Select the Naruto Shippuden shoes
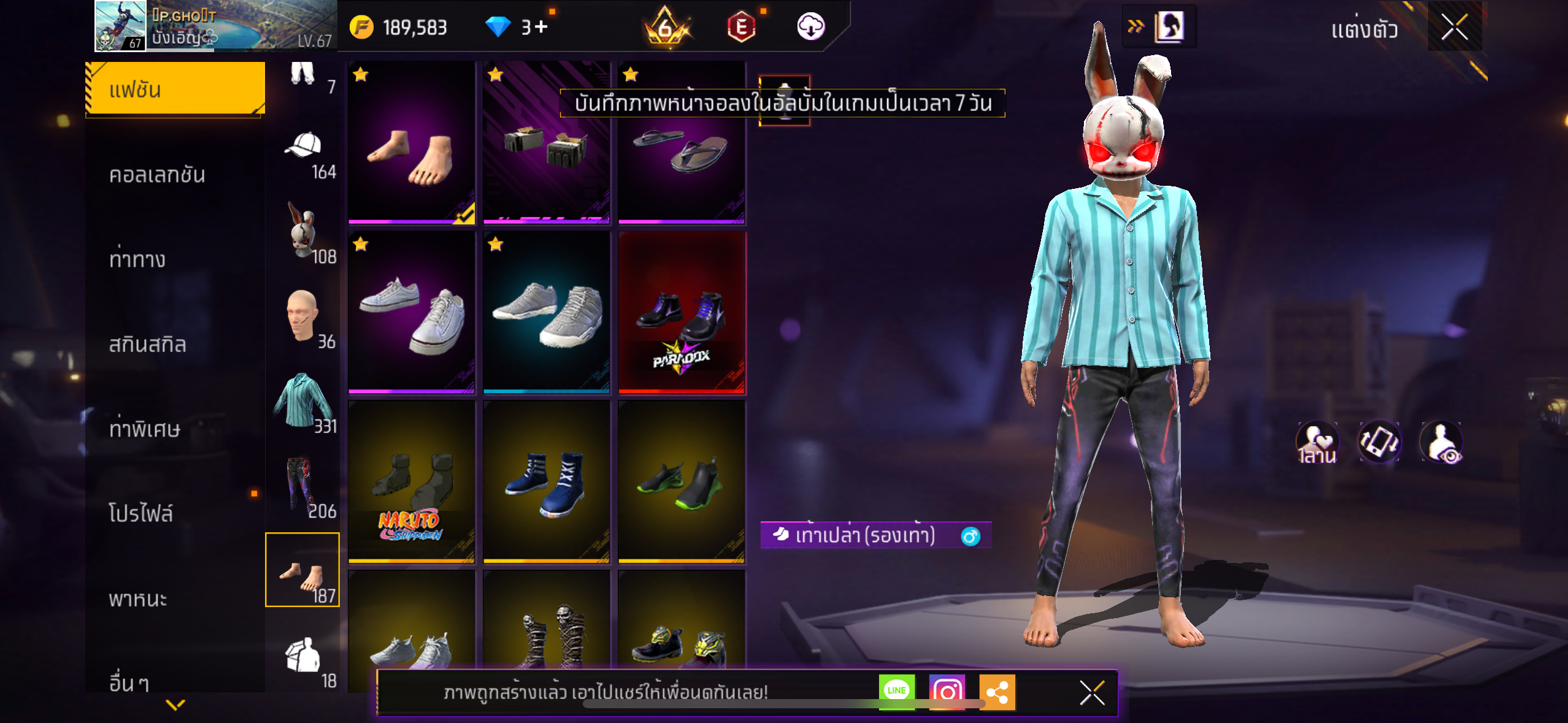 coord(412,483)
